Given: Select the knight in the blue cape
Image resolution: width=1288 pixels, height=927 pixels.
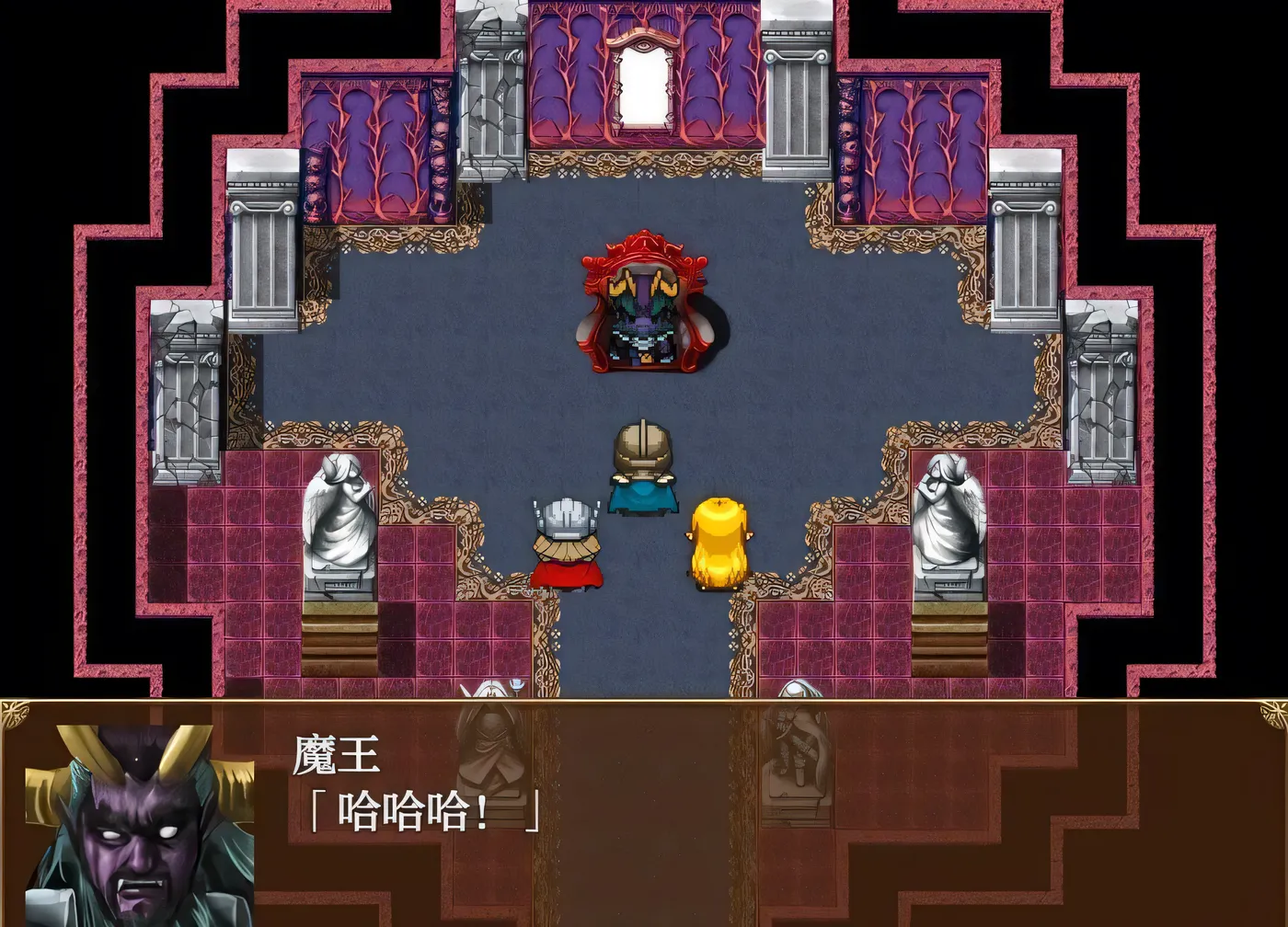Looking at the screenshot, I should pyautogui.click(x=641, y=464).
